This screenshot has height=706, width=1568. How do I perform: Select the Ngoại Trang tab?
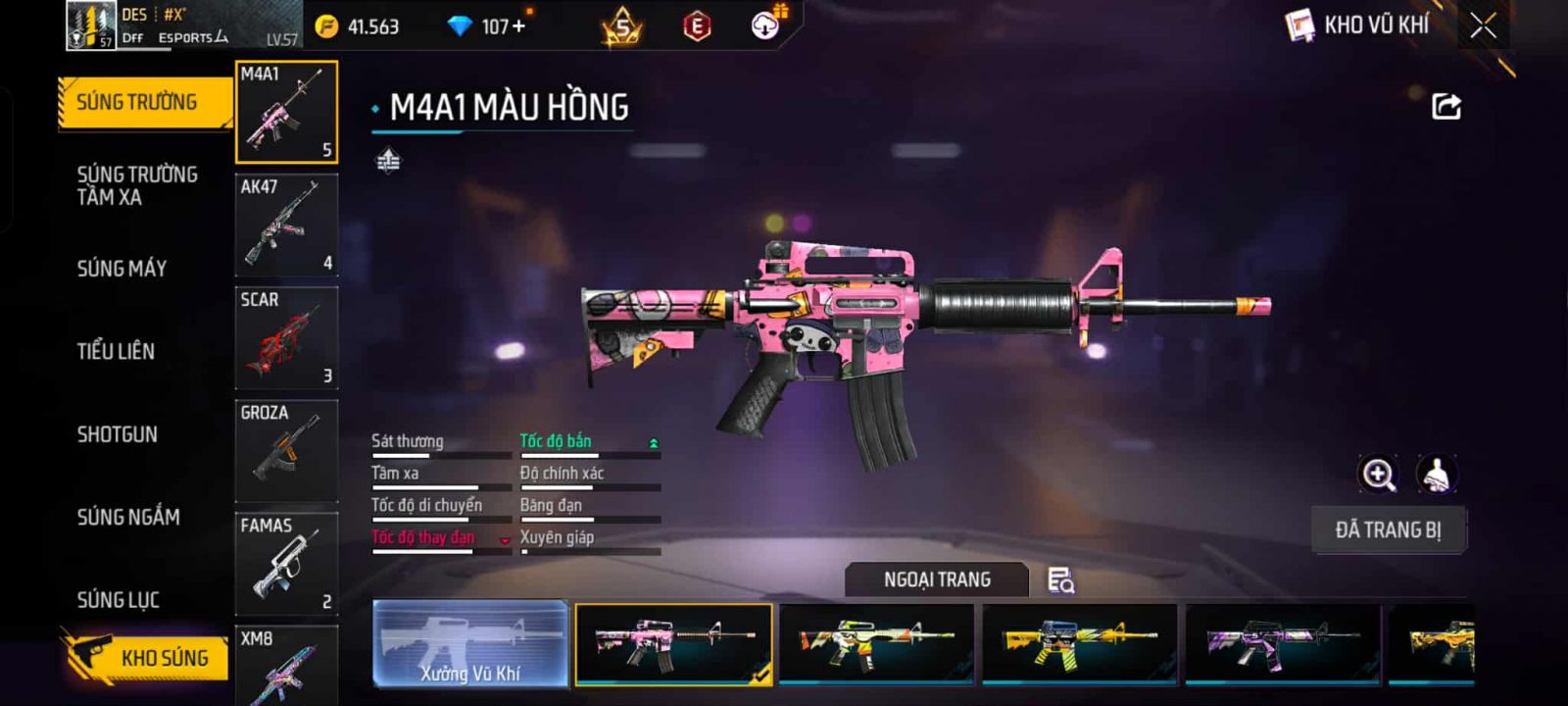(937, 580)
